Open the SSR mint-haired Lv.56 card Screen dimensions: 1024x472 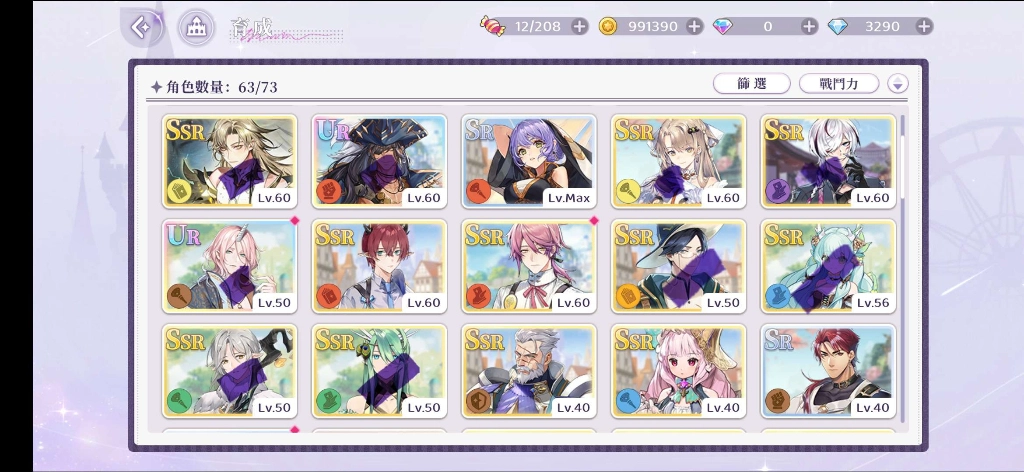829,266
